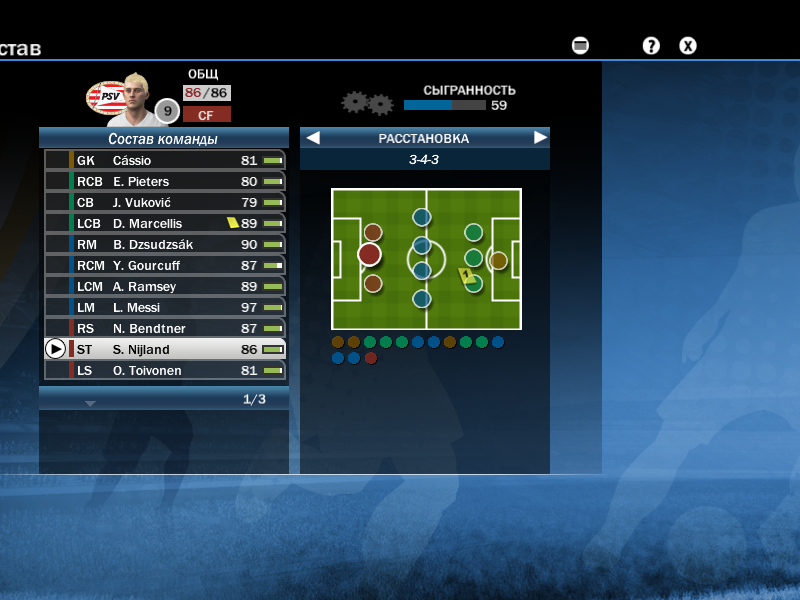800x600 pixels.
Task: Select J. Vuković in the lineup
Action: click(165, 202)
